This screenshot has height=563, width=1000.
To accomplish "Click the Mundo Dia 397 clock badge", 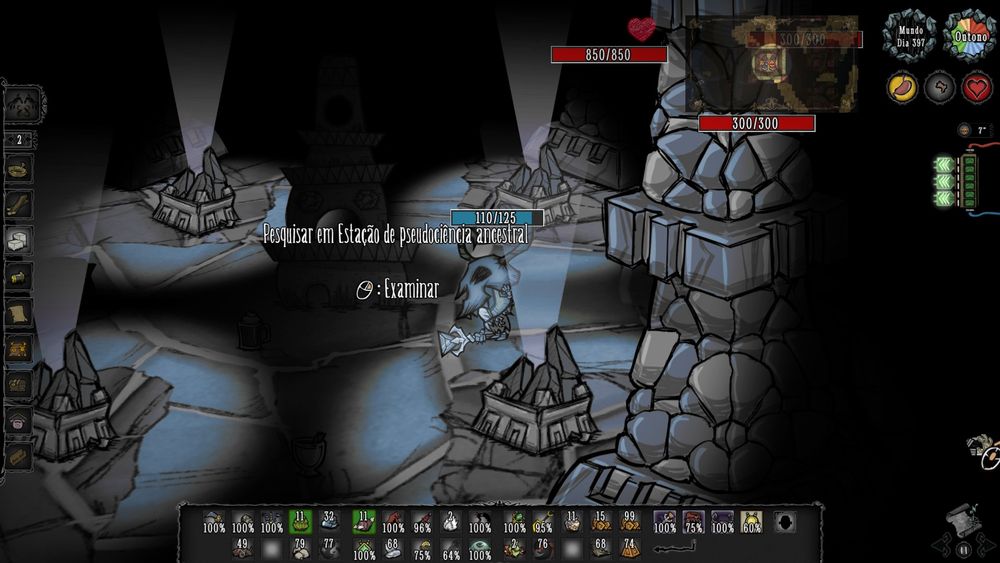I will click(907, 35).
